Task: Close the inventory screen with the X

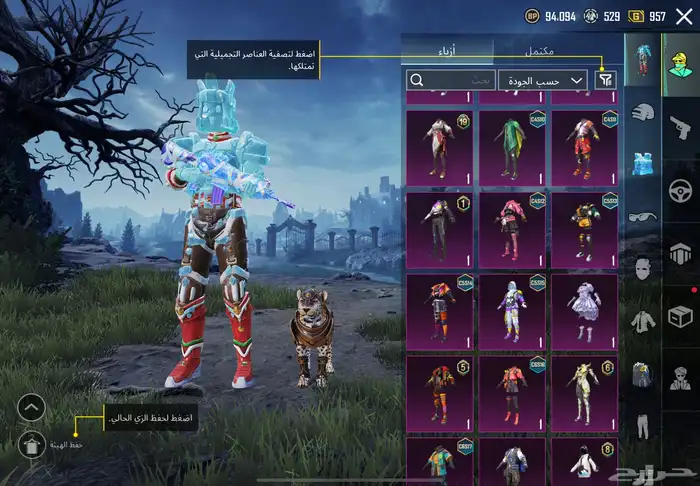Action: pos(684,16)
